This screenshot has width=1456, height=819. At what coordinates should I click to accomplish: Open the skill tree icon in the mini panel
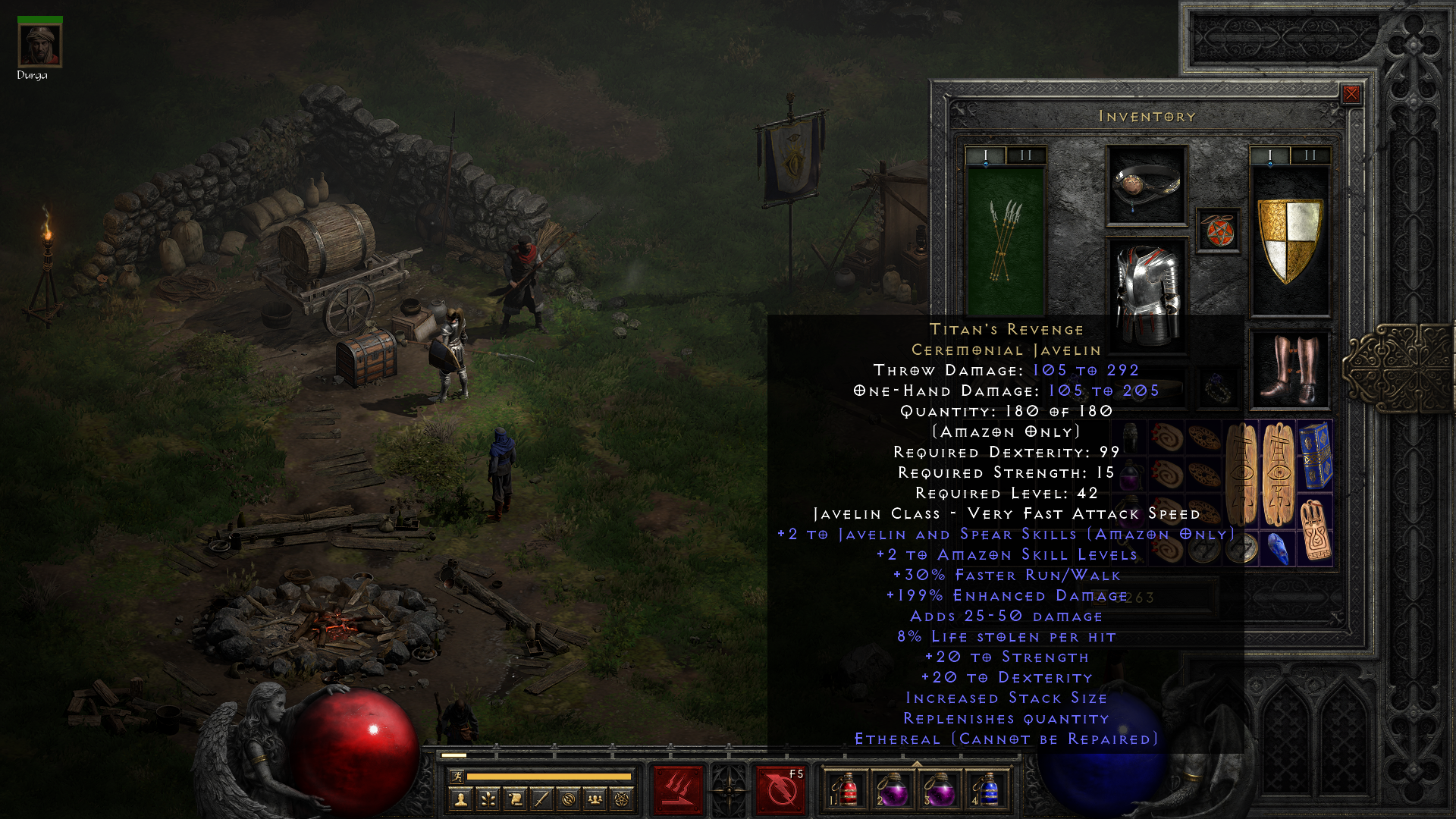pyautogui.click(x=488, y=799)
